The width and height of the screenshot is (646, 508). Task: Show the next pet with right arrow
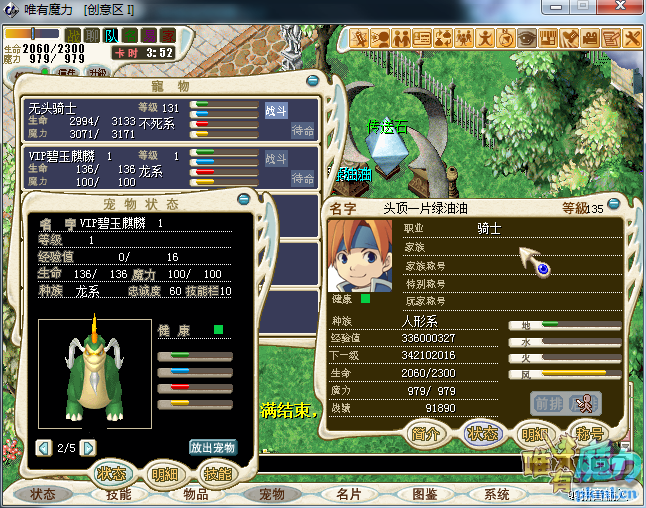88,447
